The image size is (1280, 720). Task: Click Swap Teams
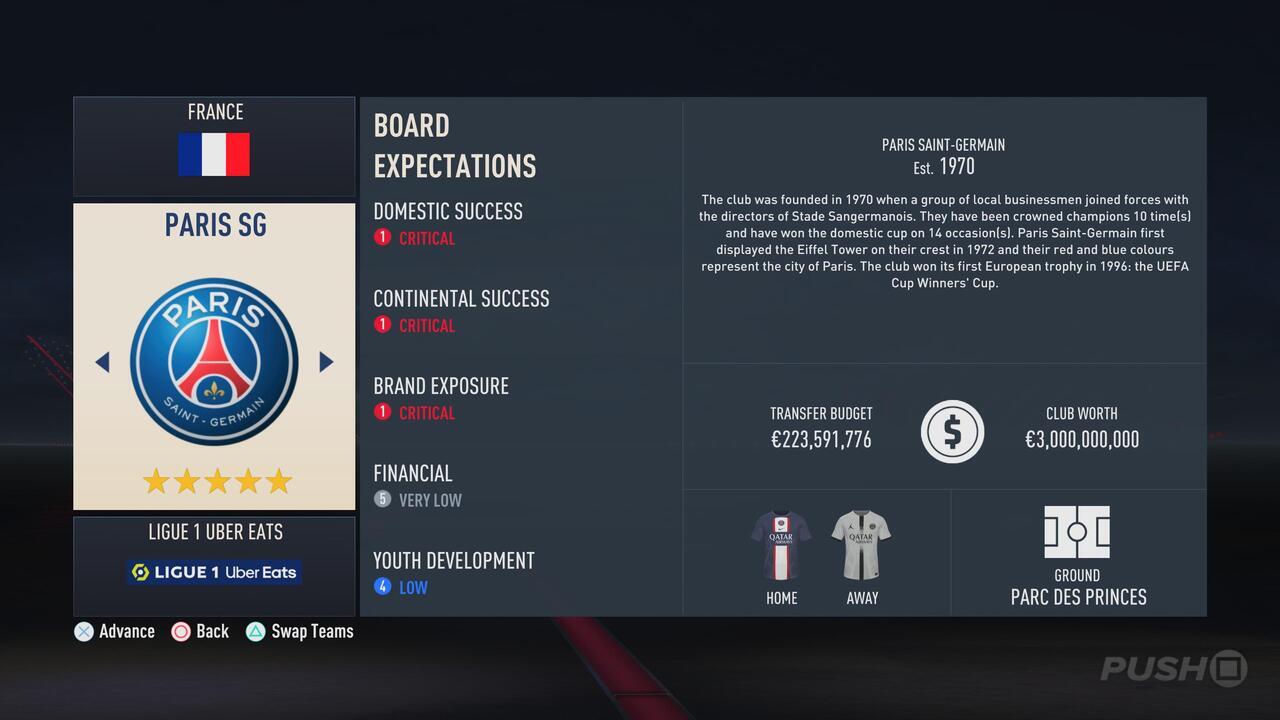click(299, 631)
